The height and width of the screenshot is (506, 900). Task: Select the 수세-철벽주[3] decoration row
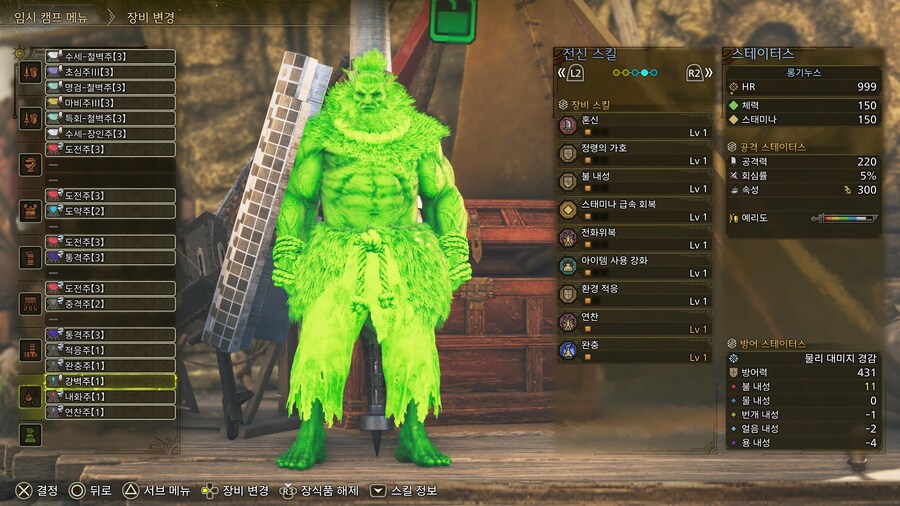point(110,56)
